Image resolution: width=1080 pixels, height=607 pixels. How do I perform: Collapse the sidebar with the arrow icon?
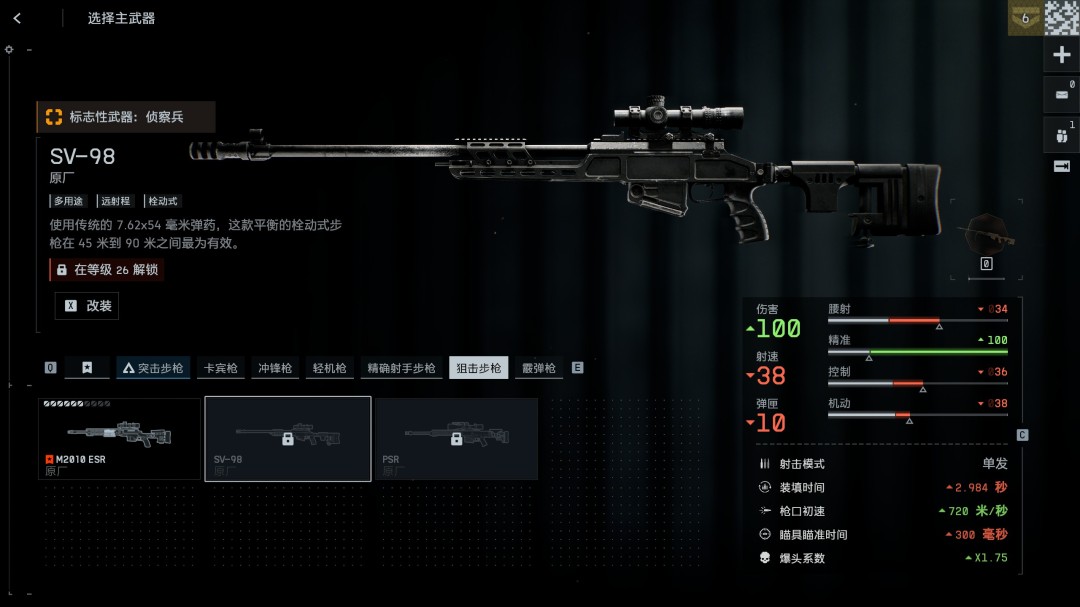pyautogui.click(x=1062, y=166)
